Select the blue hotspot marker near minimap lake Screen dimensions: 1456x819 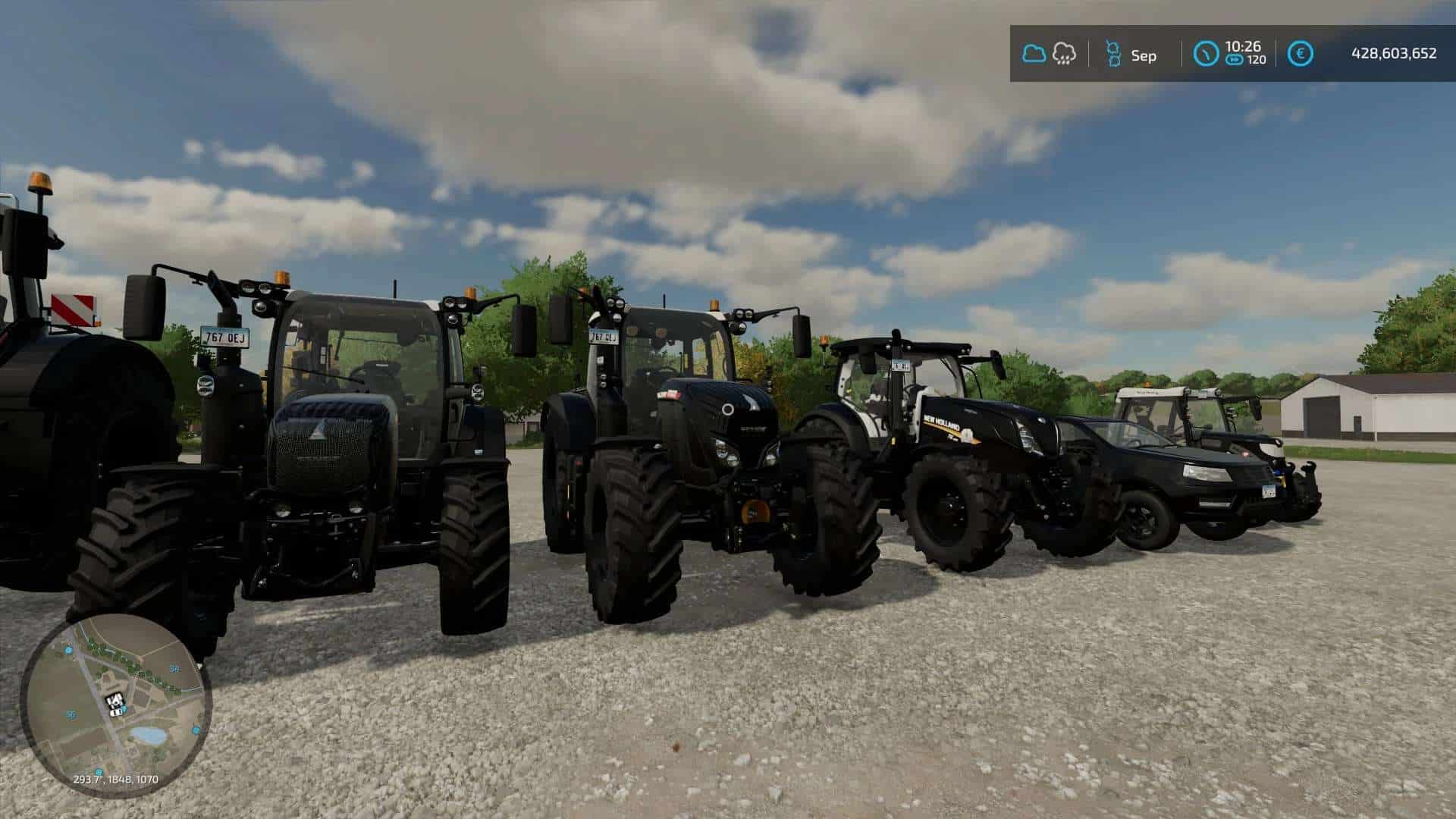(196, 730)
